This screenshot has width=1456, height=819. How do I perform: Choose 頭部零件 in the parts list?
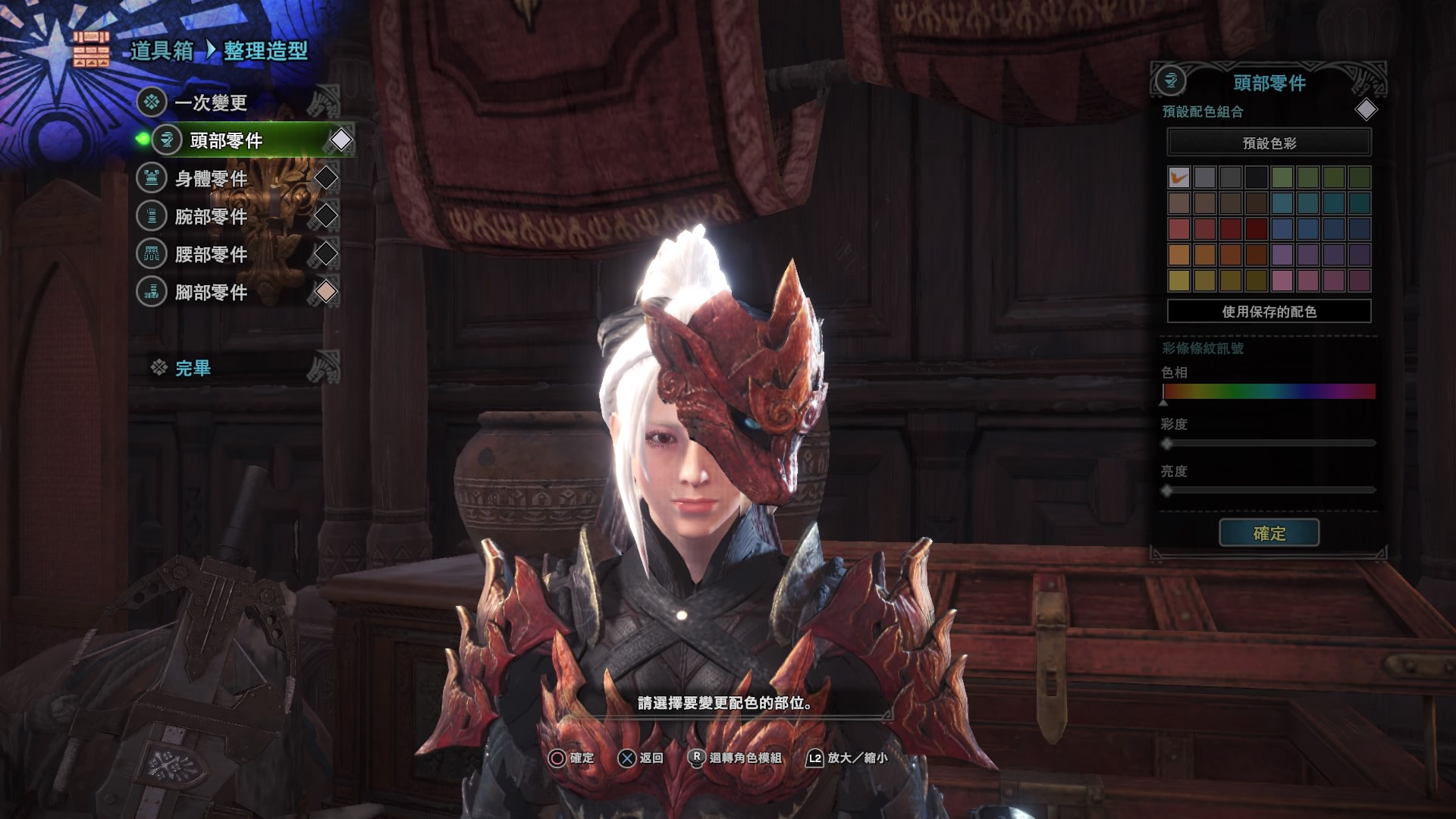tap(226, 140)
